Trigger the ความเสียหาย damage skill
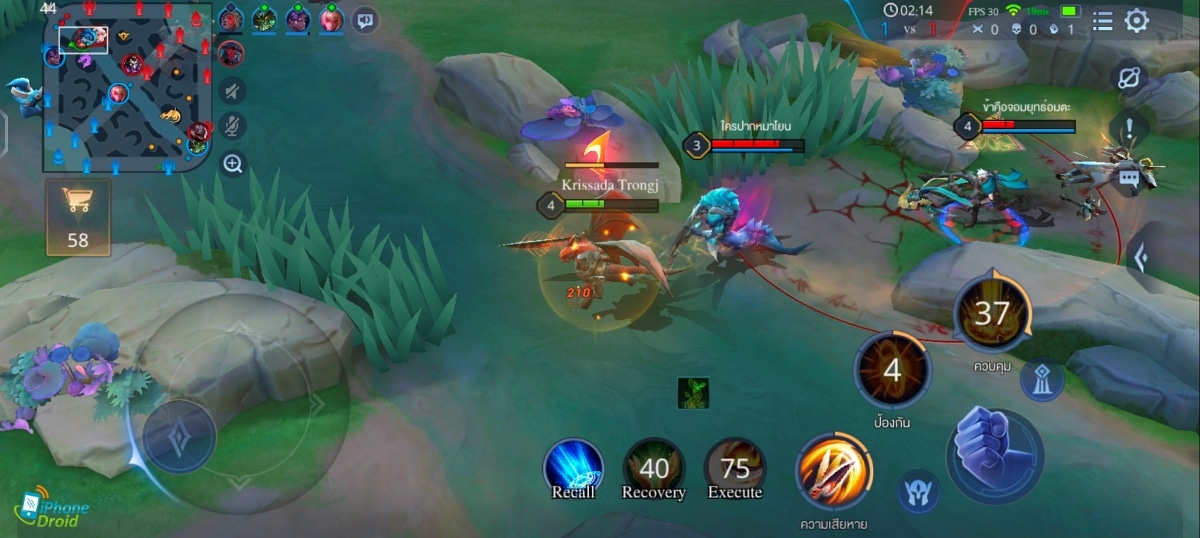The image size is (1200, 538). click(833, 472)
